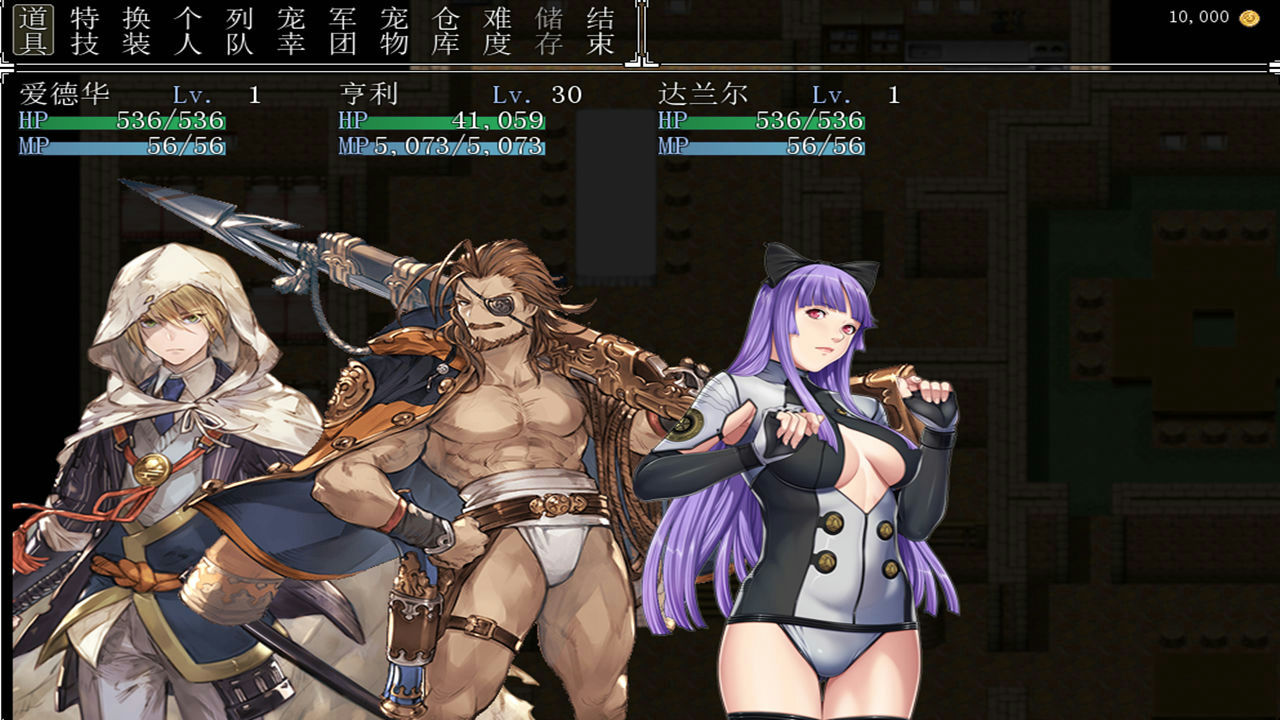Select the 个人 (Personal) menu entry
Screen dimensions: 1280x720
point(190,30)
